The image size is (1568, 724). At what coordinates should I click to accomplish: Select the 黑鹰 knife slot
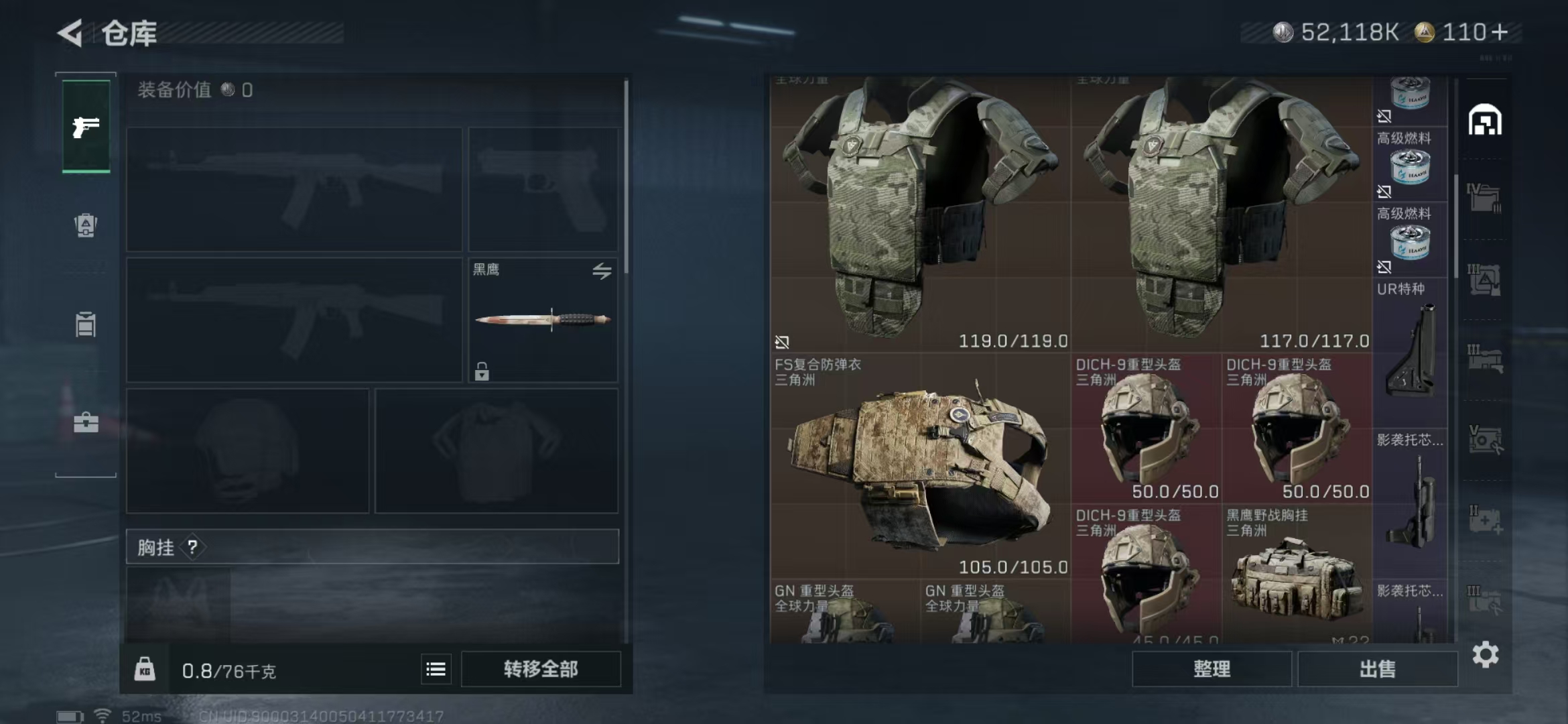[x=543, y=320]
